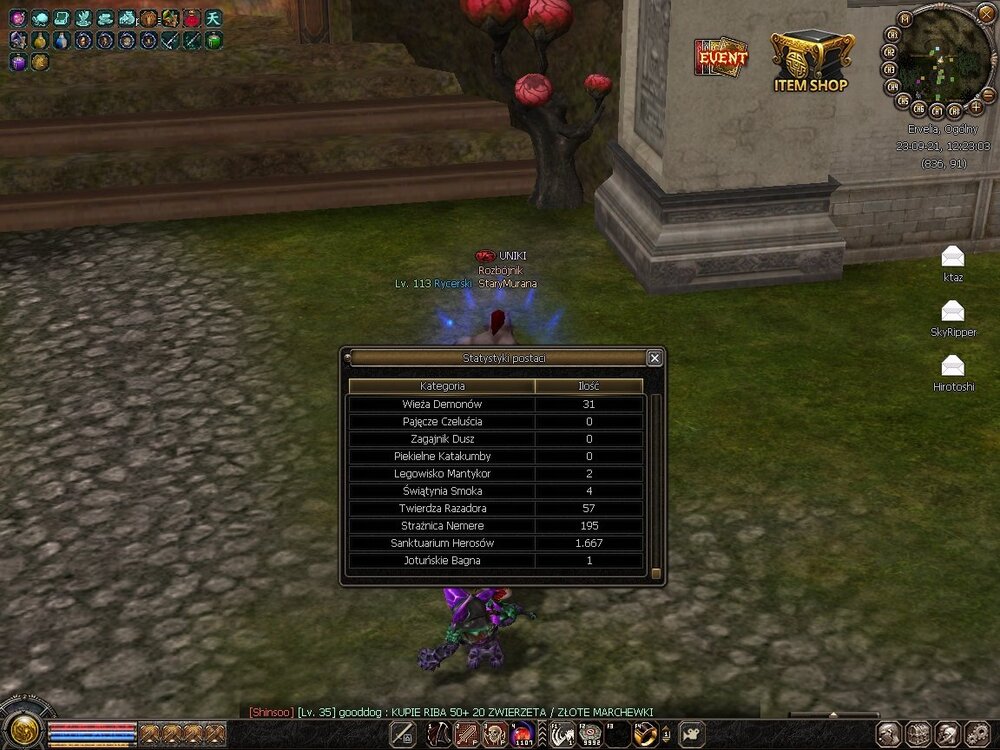Screen dimensions: 1000x750
Task: Click the red potion buff icon
Action: [192, 18]
